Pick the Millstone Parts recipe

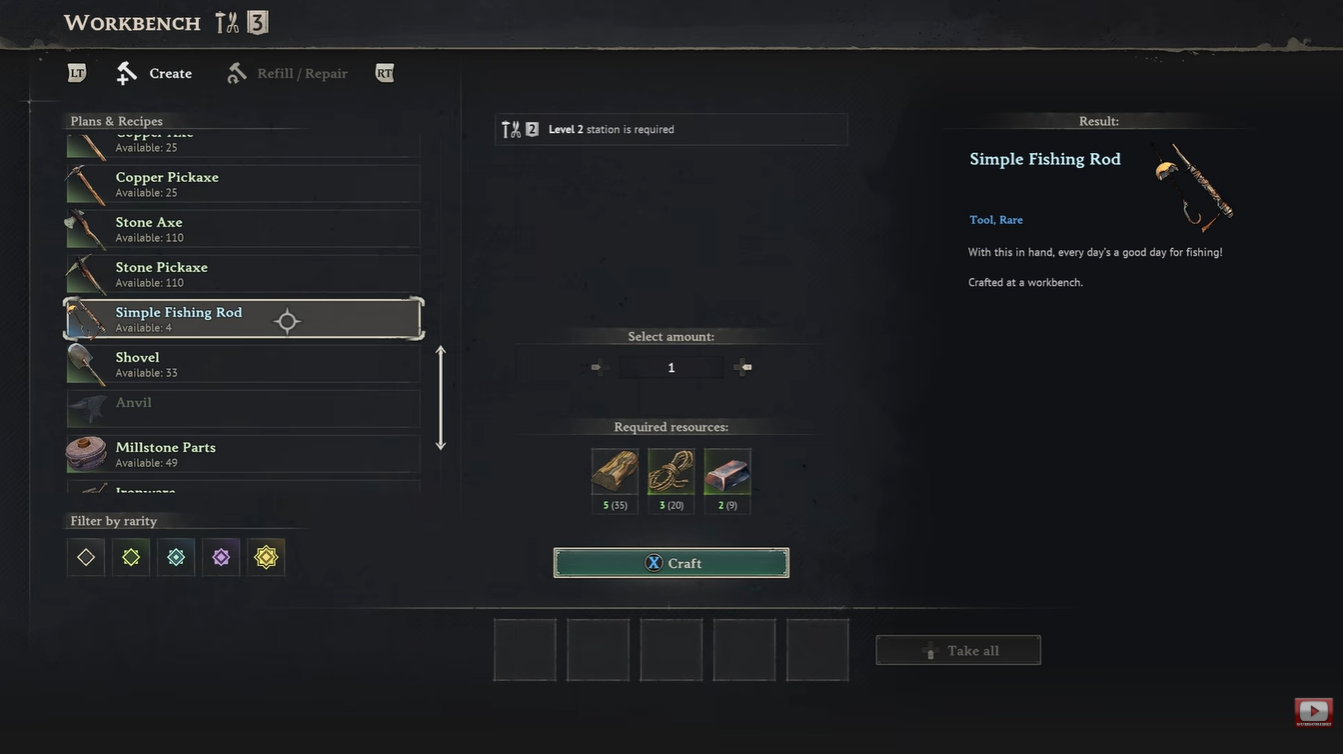tap(243, 454)
